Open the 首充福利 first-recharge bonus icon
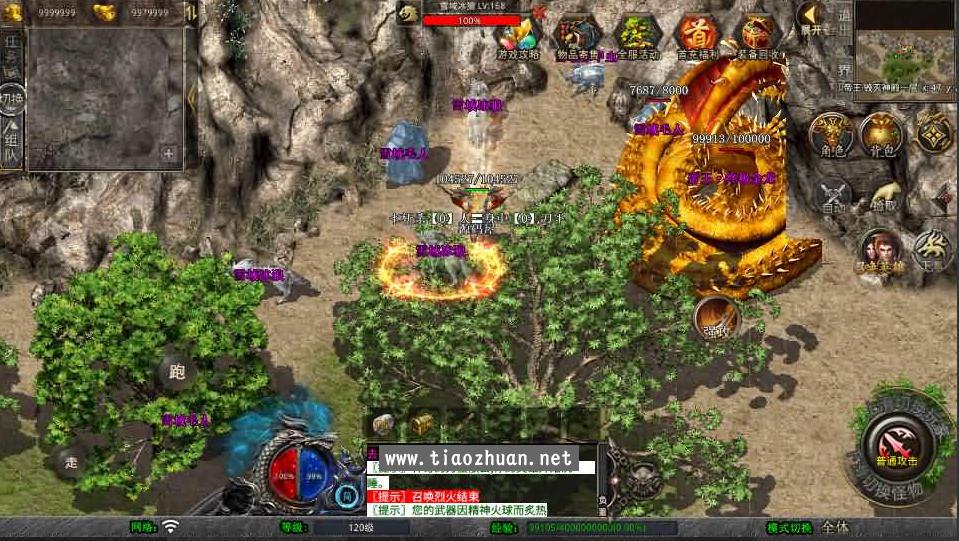 pos(697,36)
